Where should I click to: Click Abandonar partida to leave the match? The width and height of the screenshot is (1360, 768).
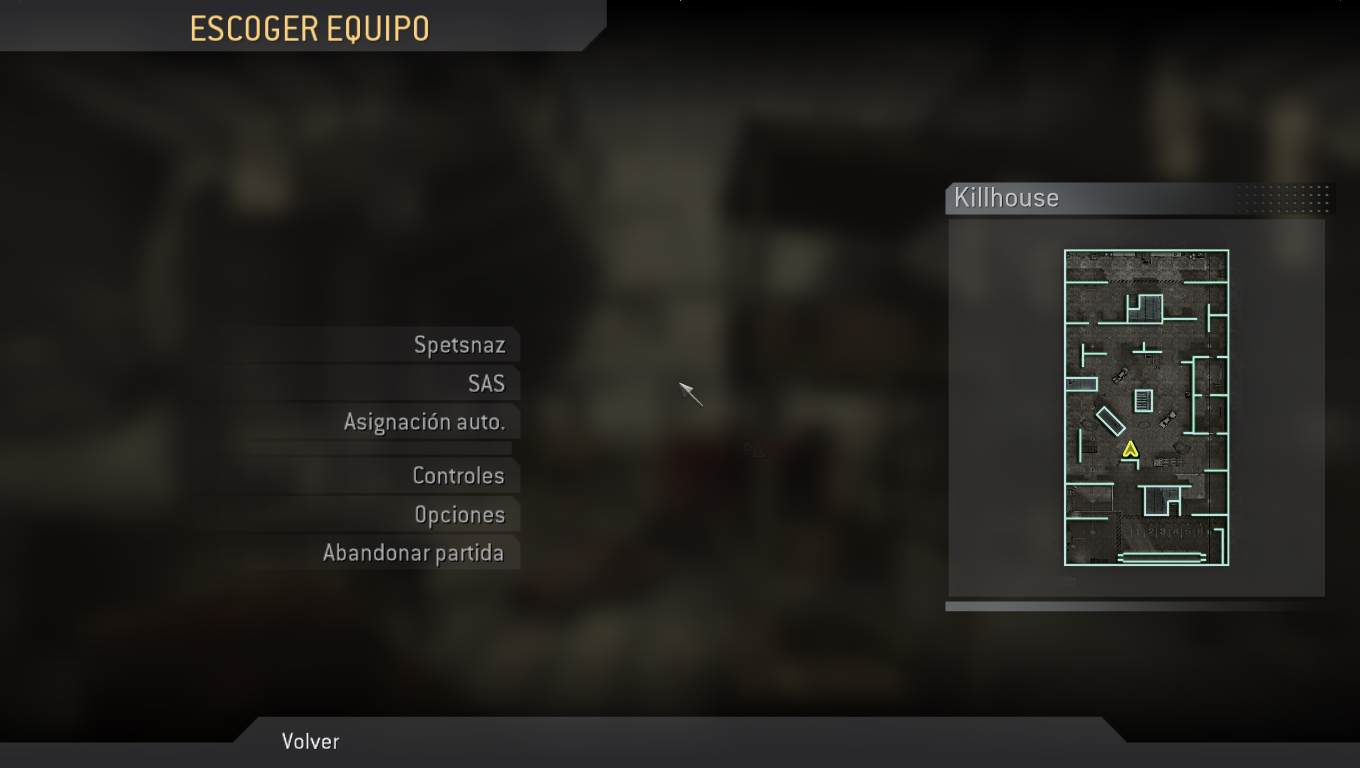(x=416, y=552)
